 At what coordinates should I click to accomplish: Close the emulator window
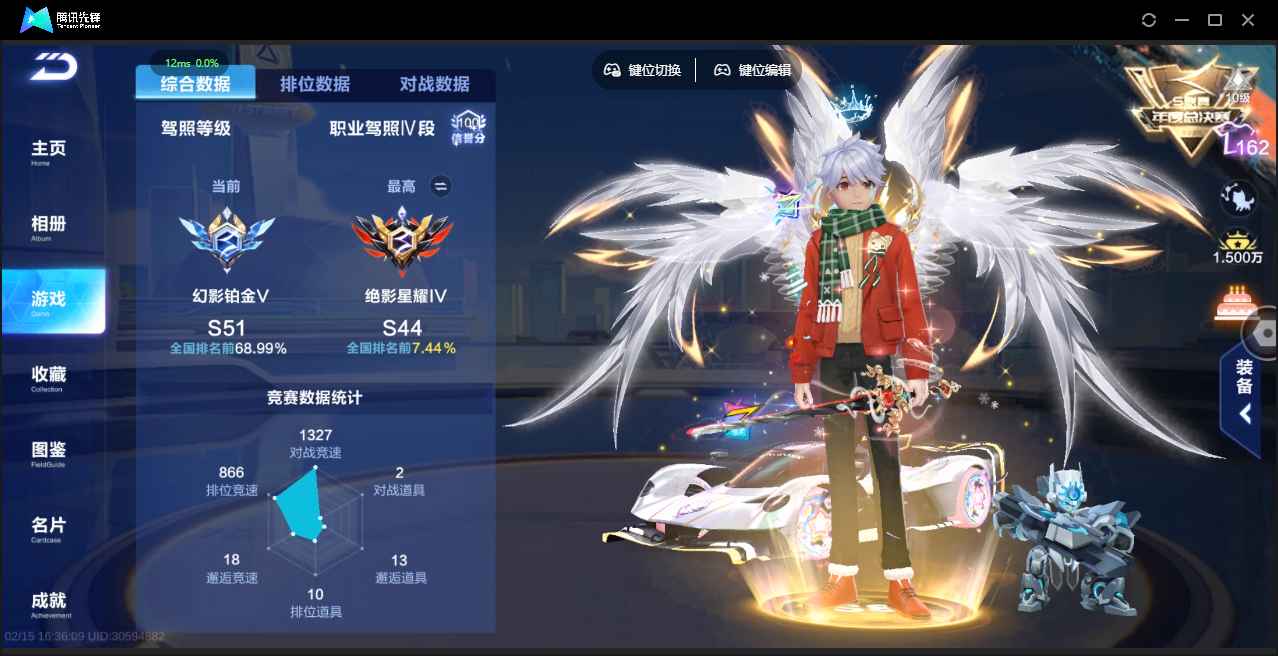(x=1247, y=20)
